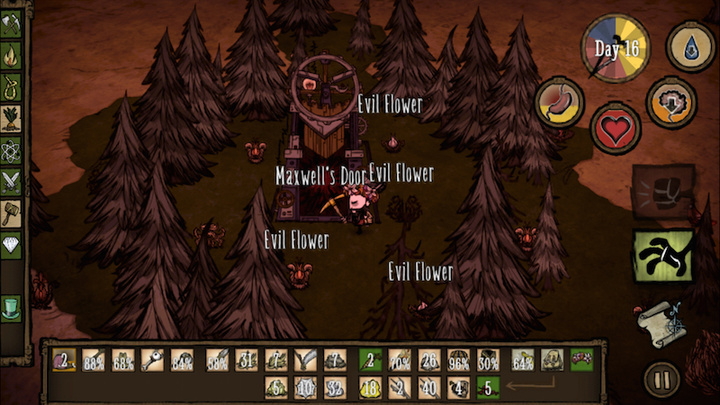Open the Fire crafting tab
Image resolution: width=720 pixels, height=405 pixels.
click(12, 56)
